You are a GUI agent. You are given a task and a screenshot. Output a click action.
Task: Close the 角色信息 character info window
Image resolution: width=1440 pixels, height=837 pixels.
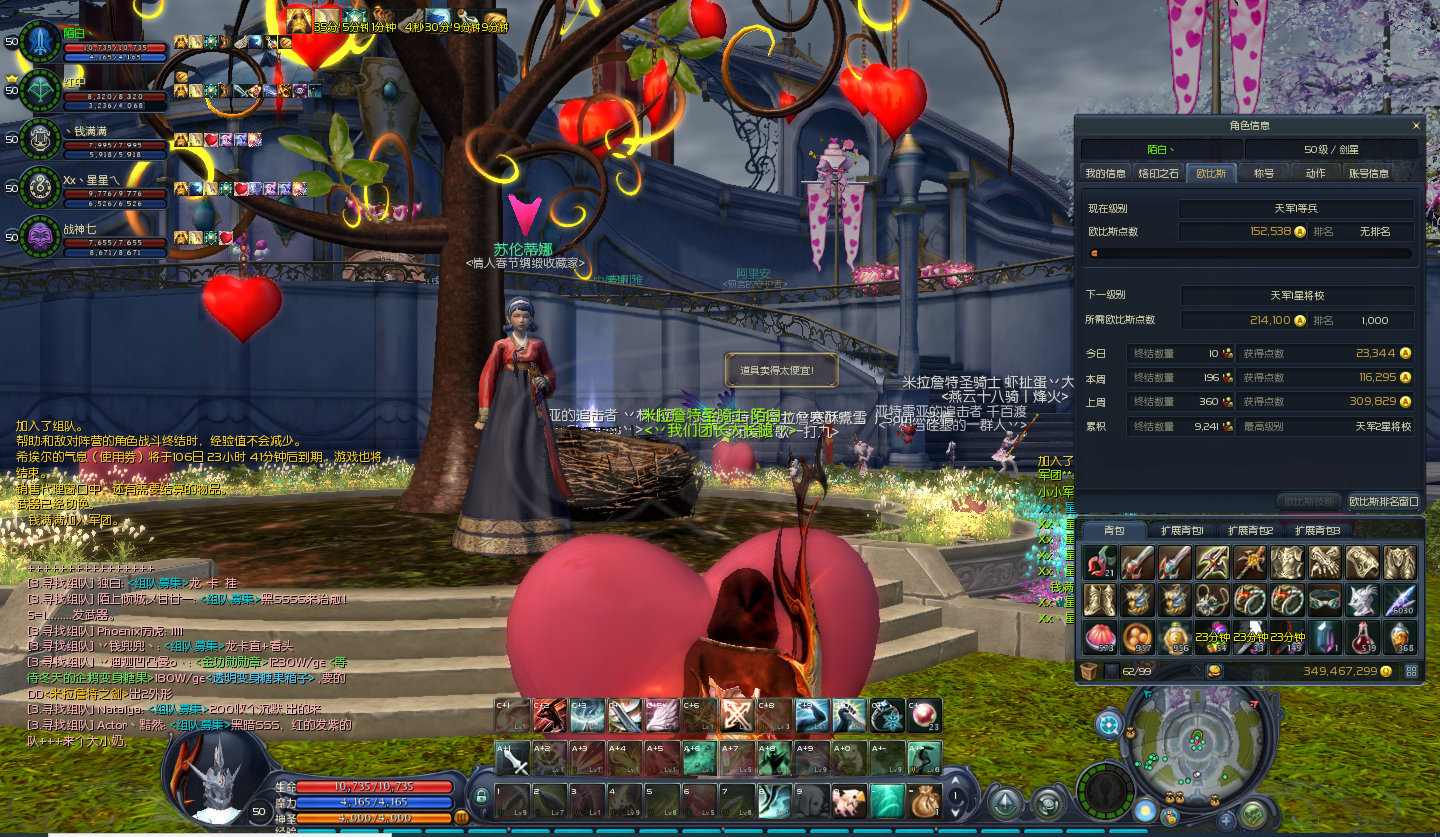[1415, 126]
